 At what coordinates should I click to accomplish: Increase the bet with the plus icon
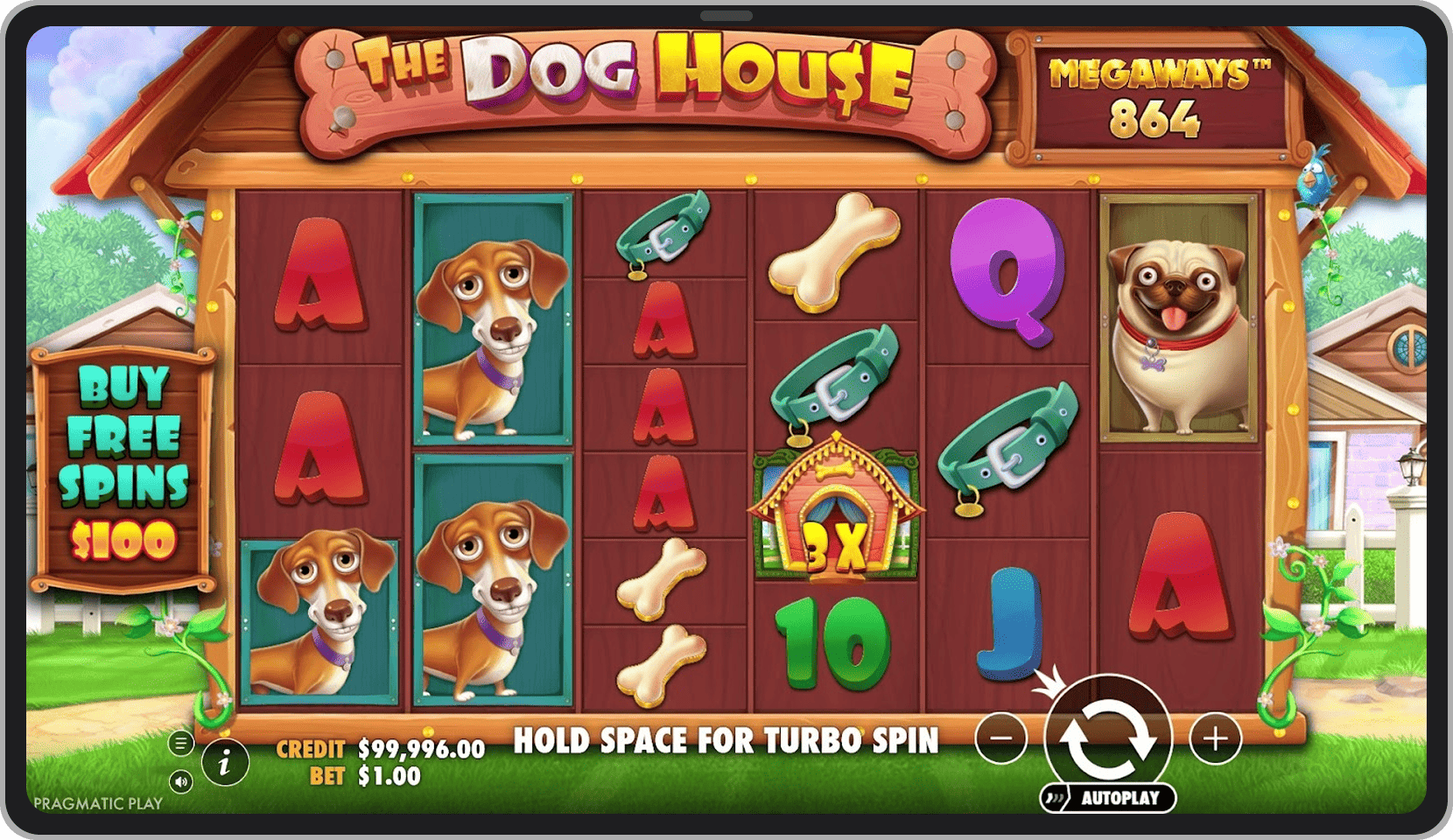(x=1211, y=739)
